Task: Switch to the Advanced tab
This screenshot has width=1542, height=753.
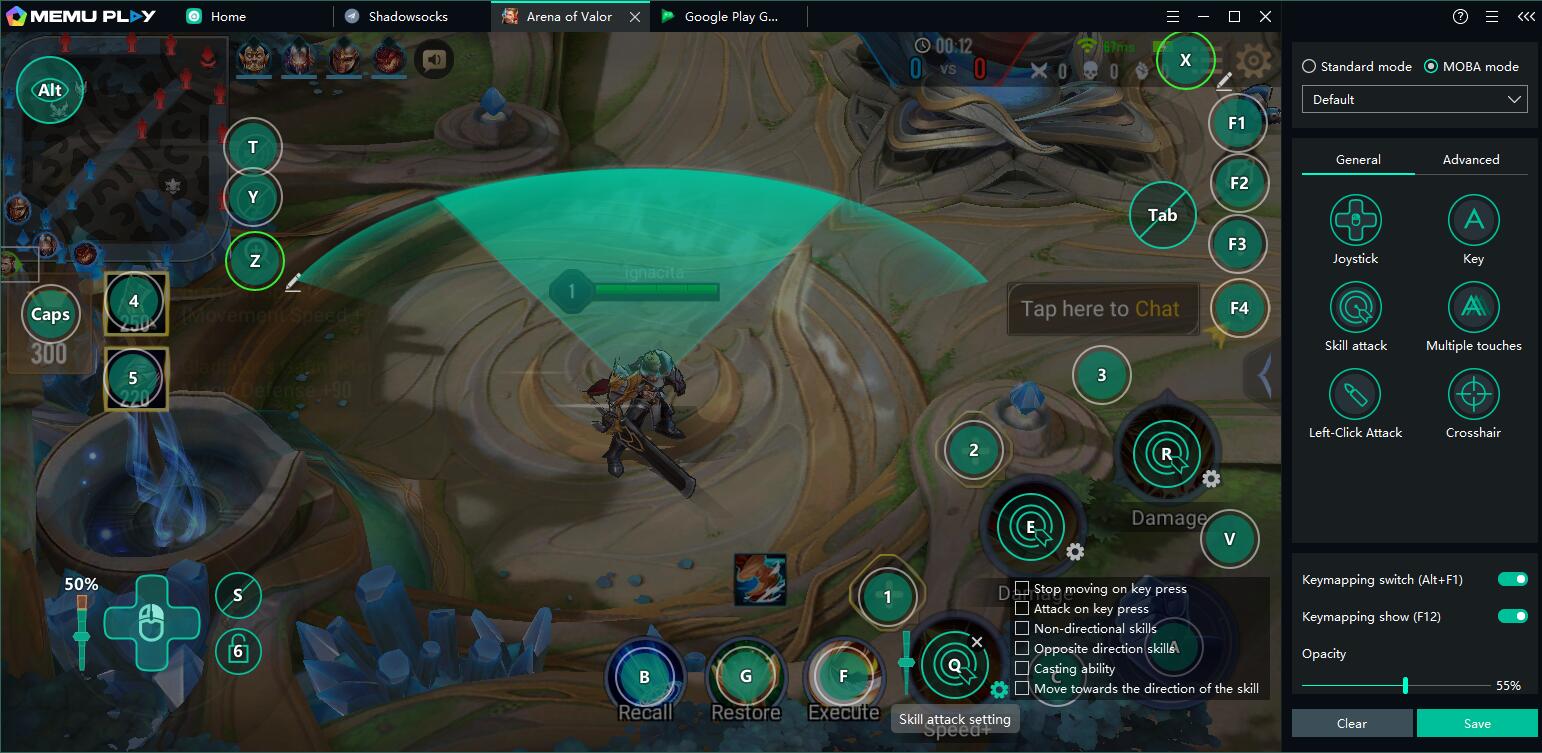Action: (x=1470, y=159)
